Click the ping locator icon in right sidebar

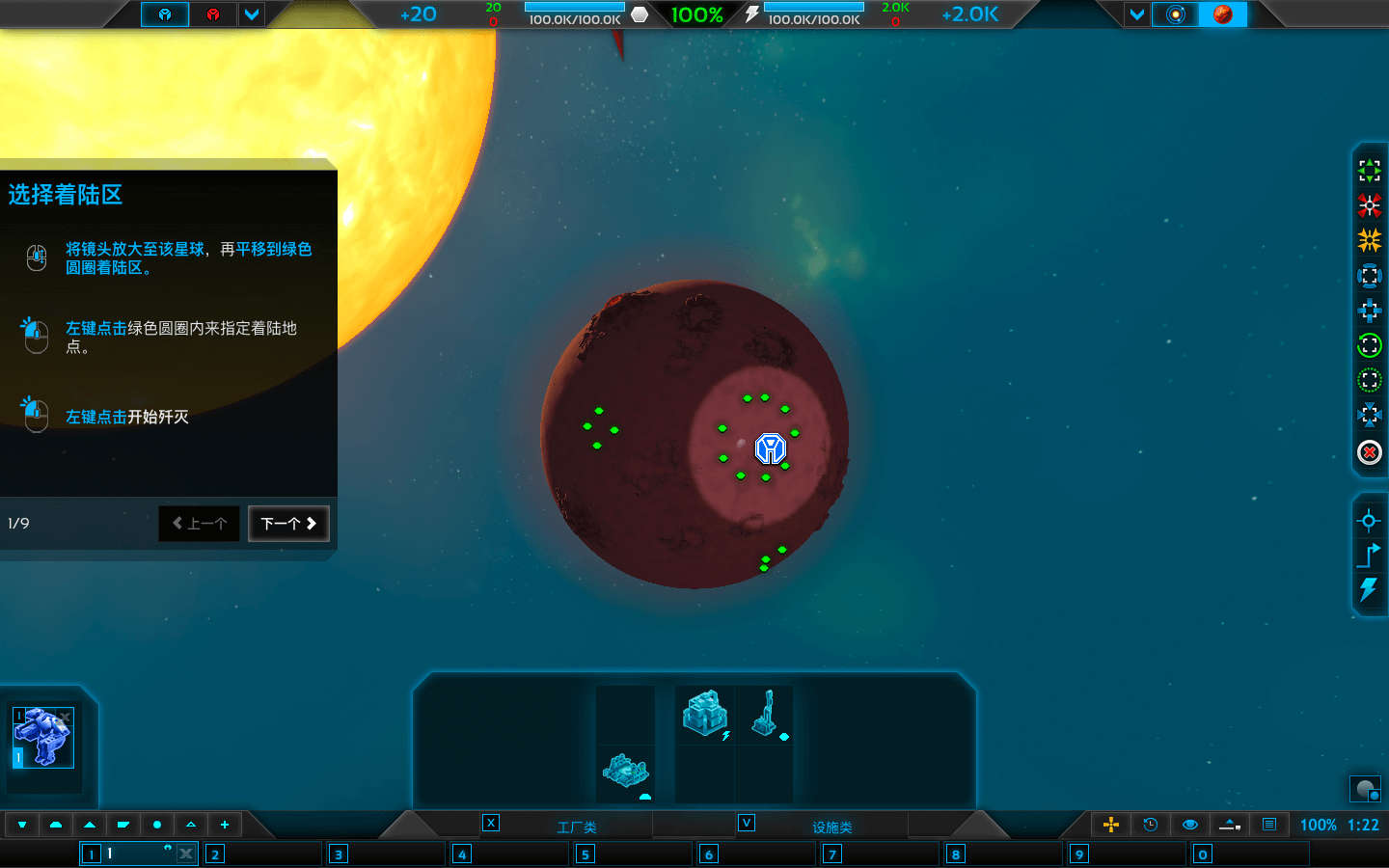tap(1369, 520)
